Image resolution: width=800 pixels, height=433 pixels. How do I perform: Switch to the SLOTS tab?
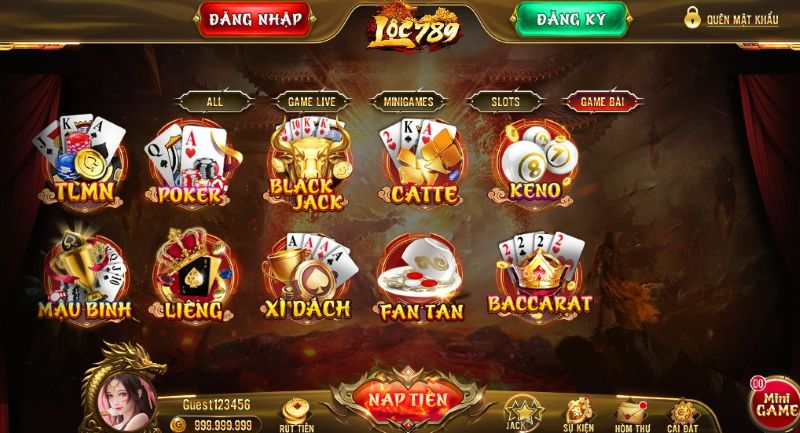506,101
